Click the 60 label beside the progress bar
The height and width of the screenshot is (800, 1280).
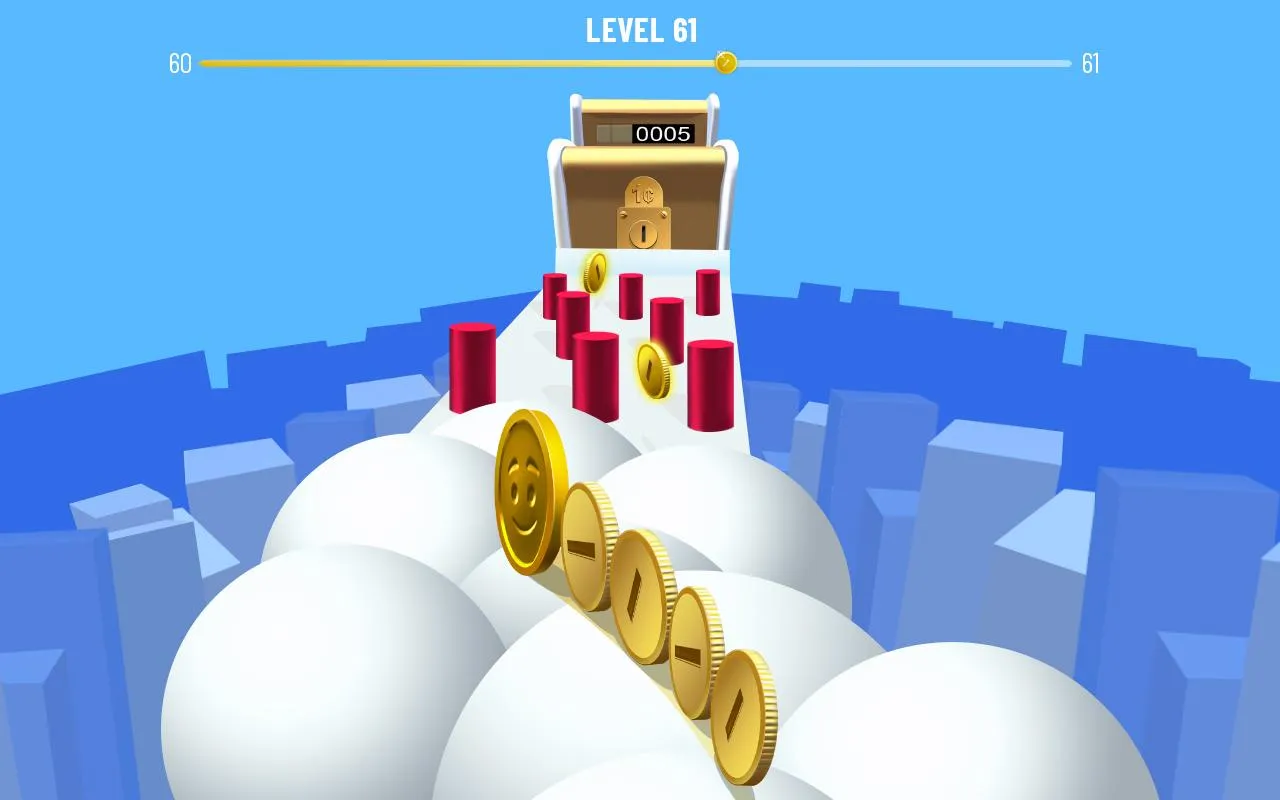tap(180, 63)
